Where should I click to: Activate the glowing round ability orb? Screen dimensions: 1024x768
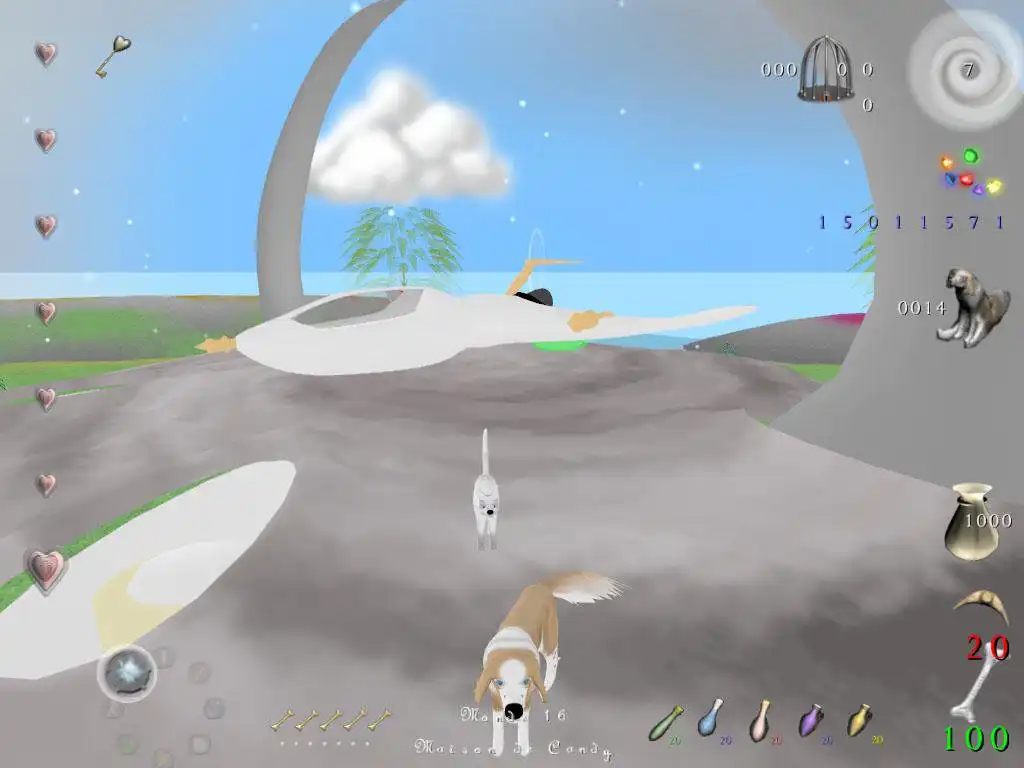coord(127,673)
